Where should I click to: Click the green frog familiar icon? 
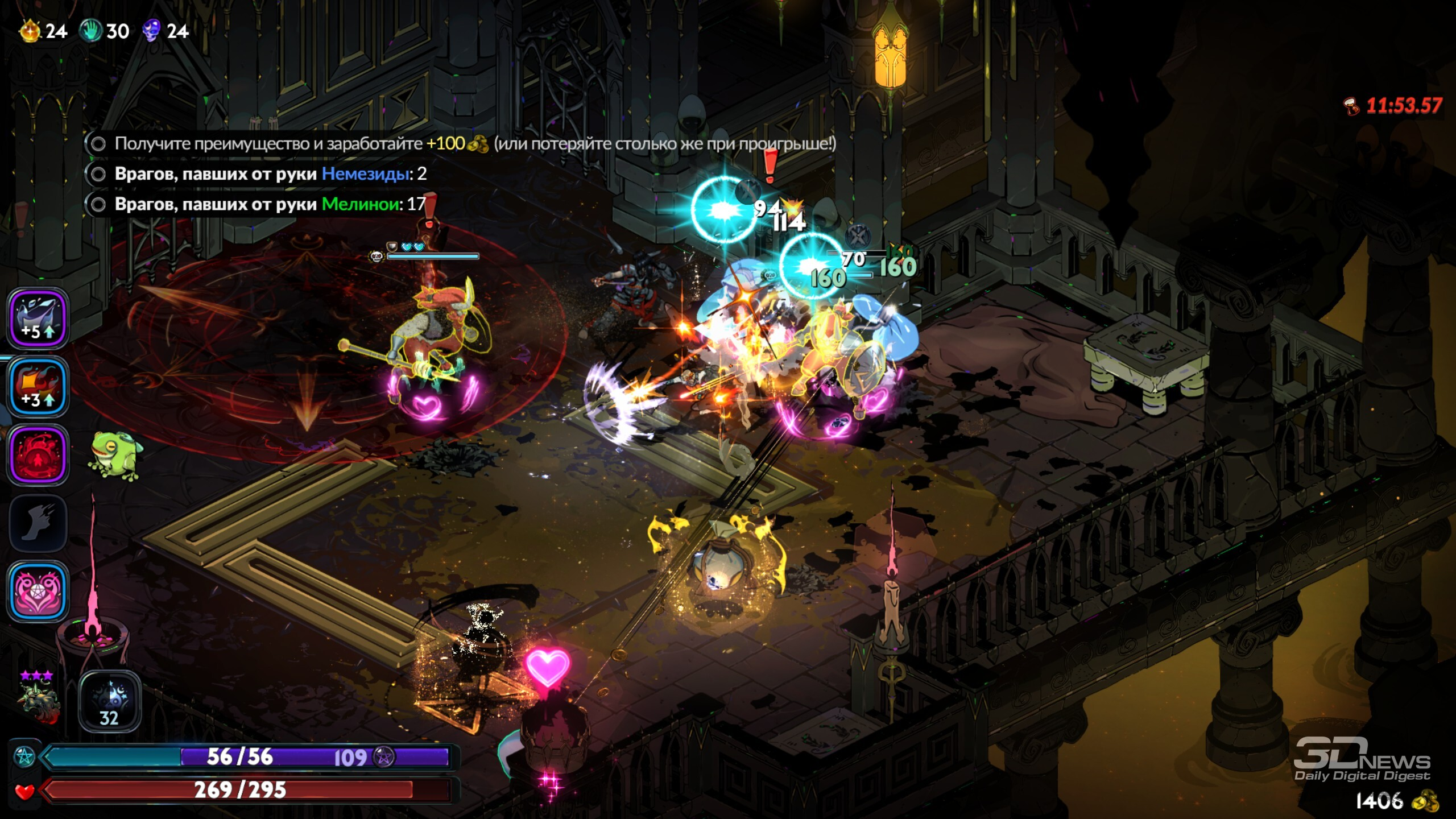point(115,457)
